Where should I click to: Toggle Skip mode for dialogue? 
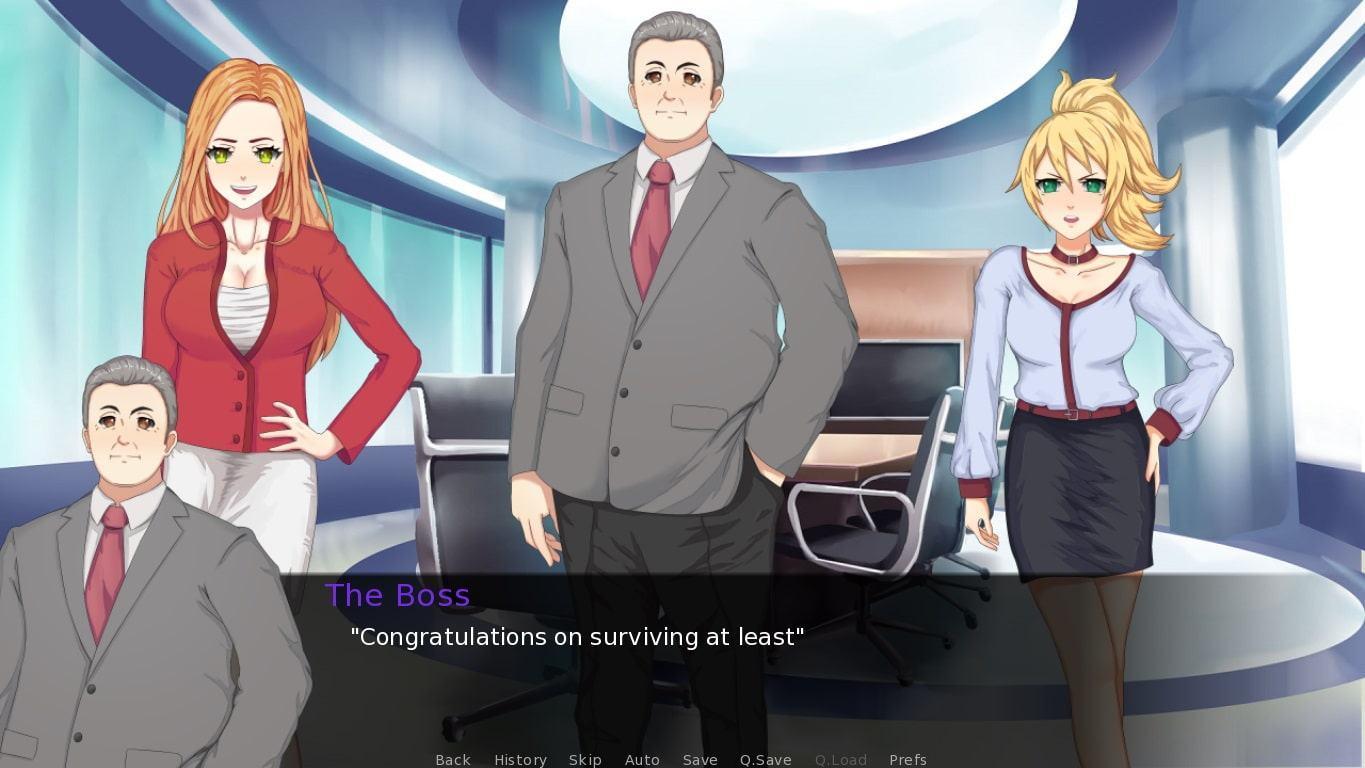[585, 760]
